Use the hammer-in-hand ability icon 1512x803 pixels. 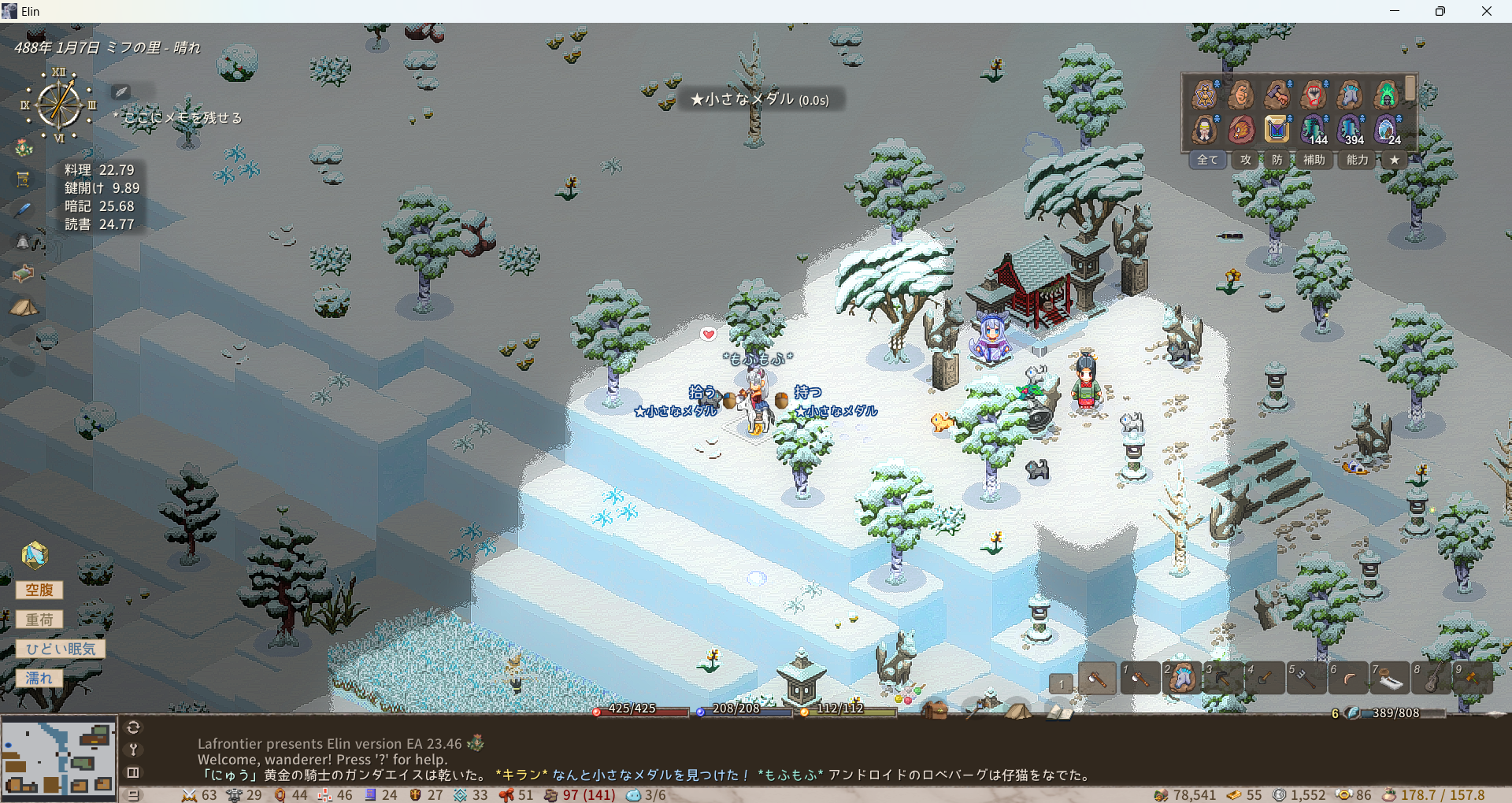click(x=1277, y=95)
